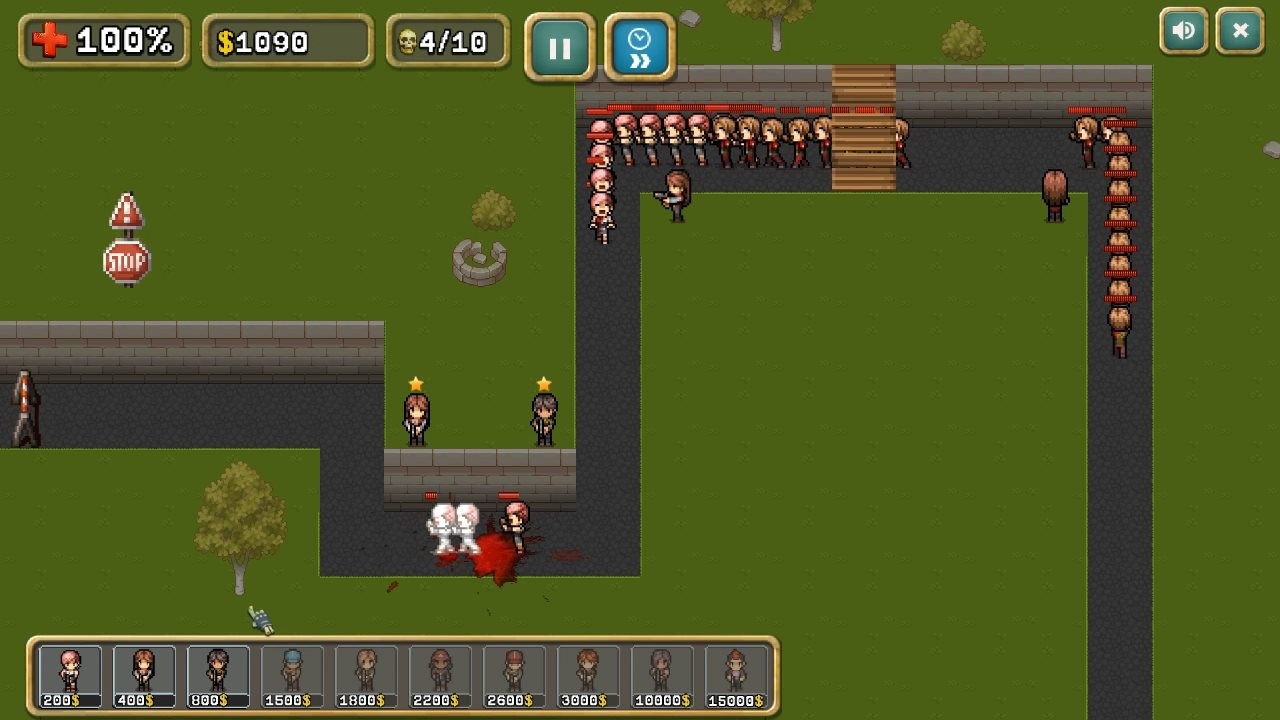Exit the level with the X button
Viewport: 1280px width, 720px height.
coord(1240,31)
